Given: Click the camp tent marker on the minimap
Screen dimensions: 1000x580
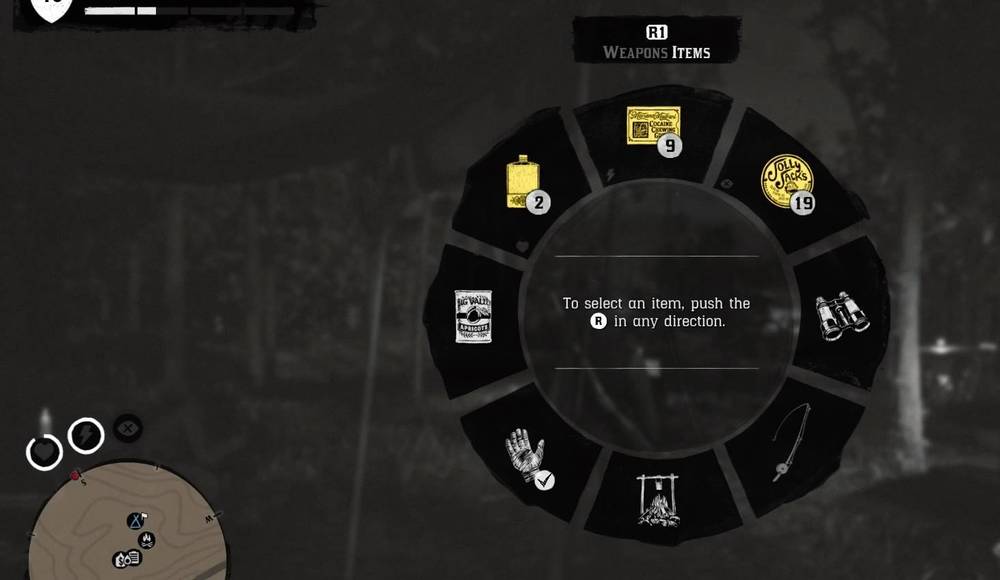Looking at the screenshot, I should coord(136,521).
